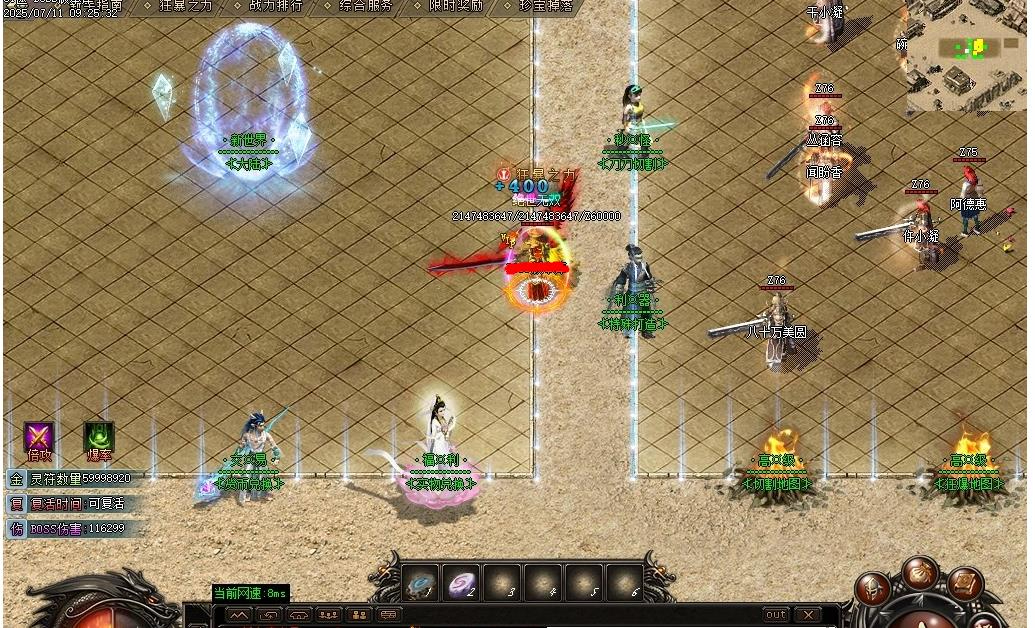Image resolution: width=1035 pixels, height=628 pixels.
Task: Activate the 爆率 green drop-rate icon
Action: coord(98,438)
